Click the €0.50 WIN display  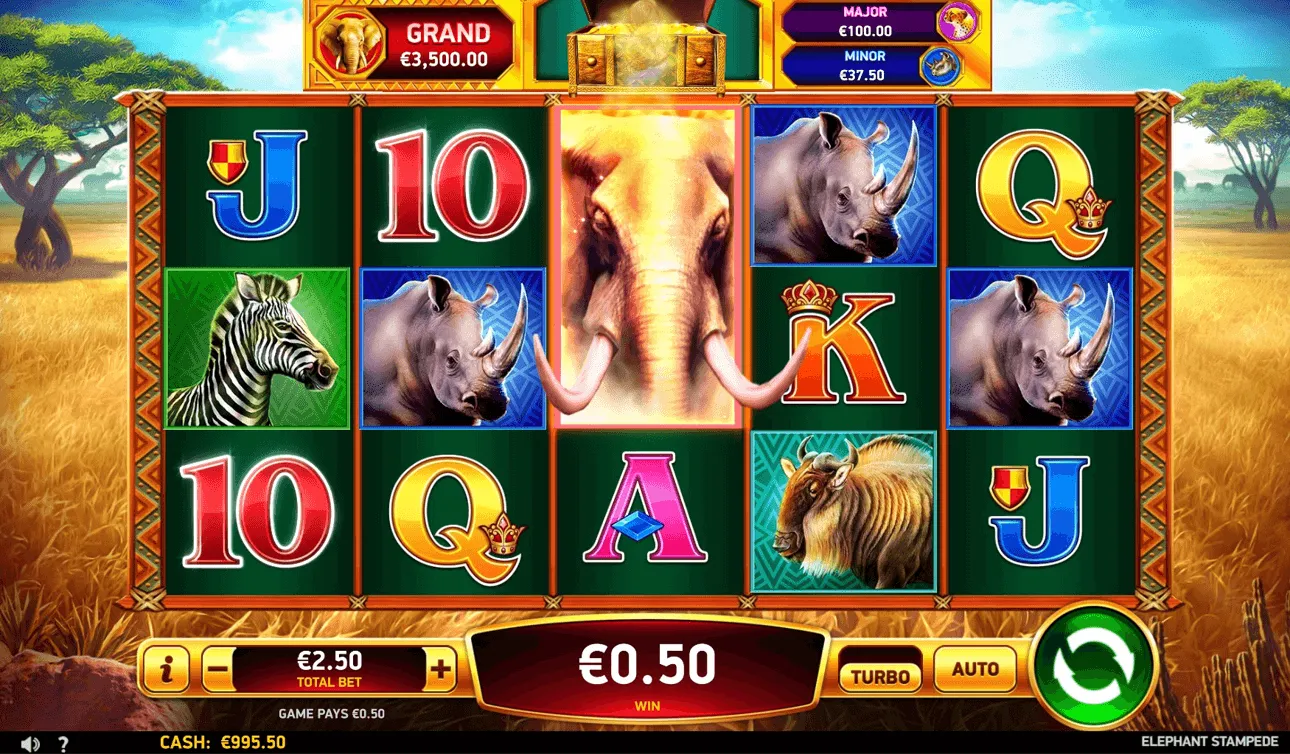point(646,665)
